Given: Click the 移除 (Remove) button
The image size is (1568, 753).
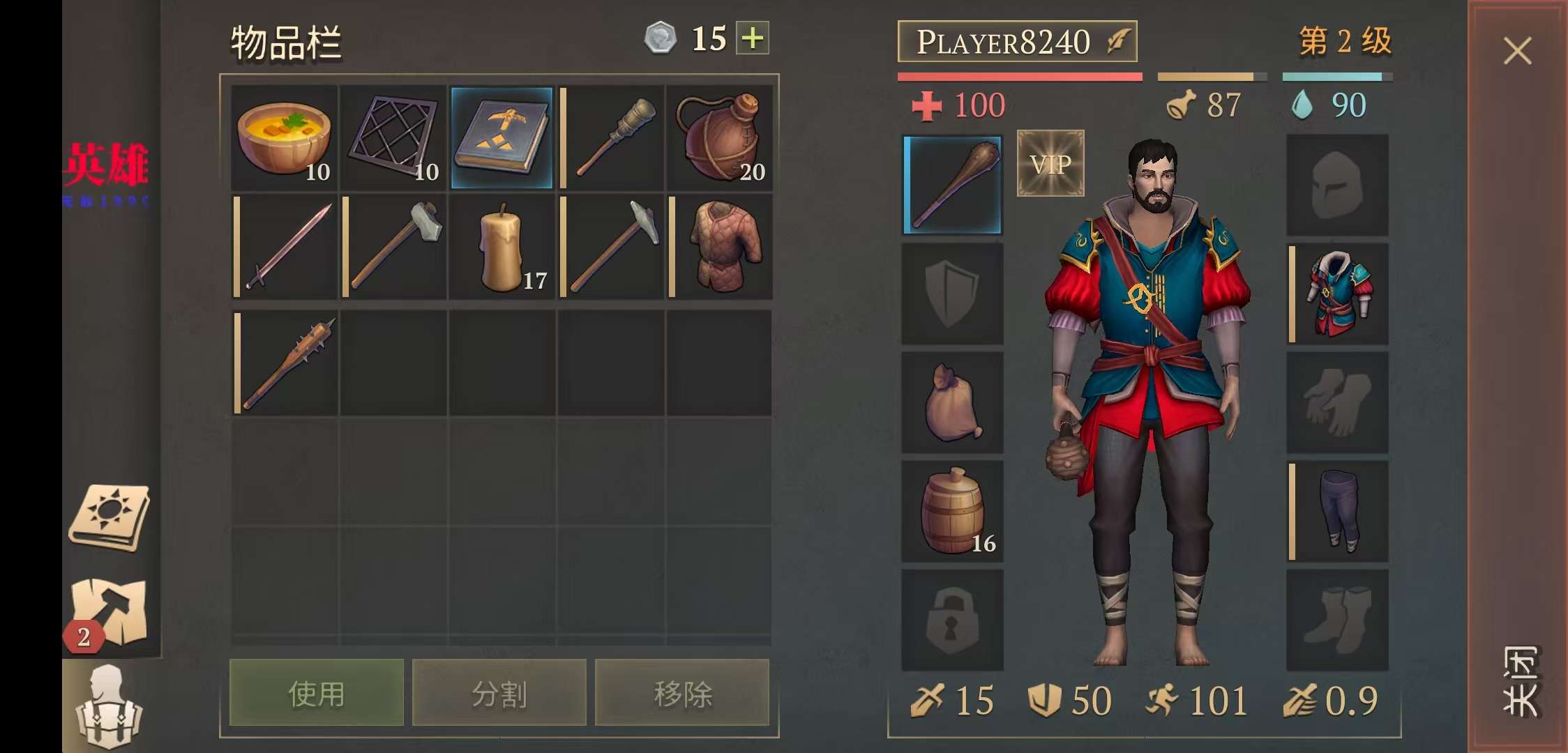Looking at the screenshot, I should pos(682,693).
